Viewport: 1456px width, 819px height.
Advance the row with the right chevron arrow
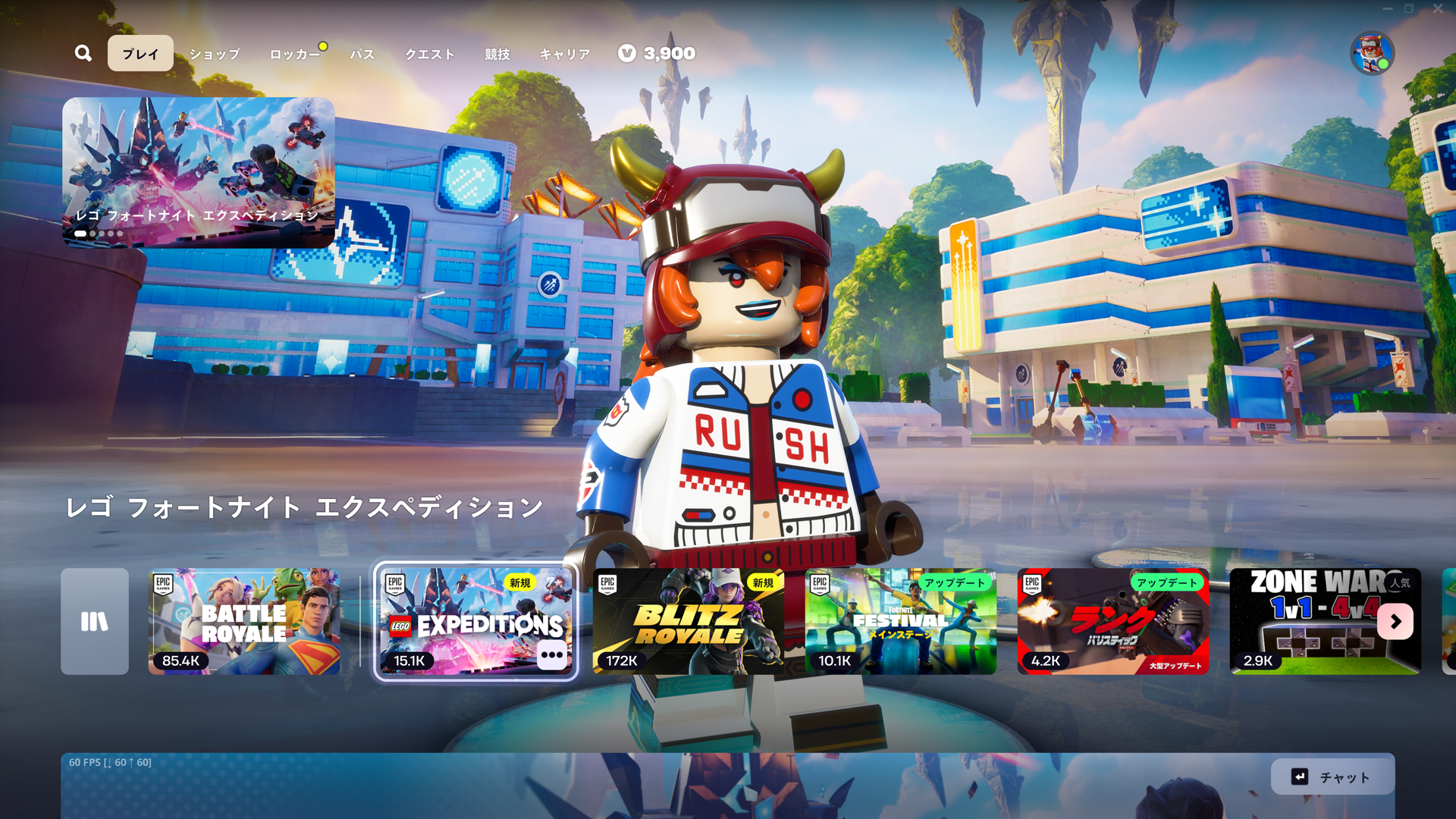point(1395,621)
